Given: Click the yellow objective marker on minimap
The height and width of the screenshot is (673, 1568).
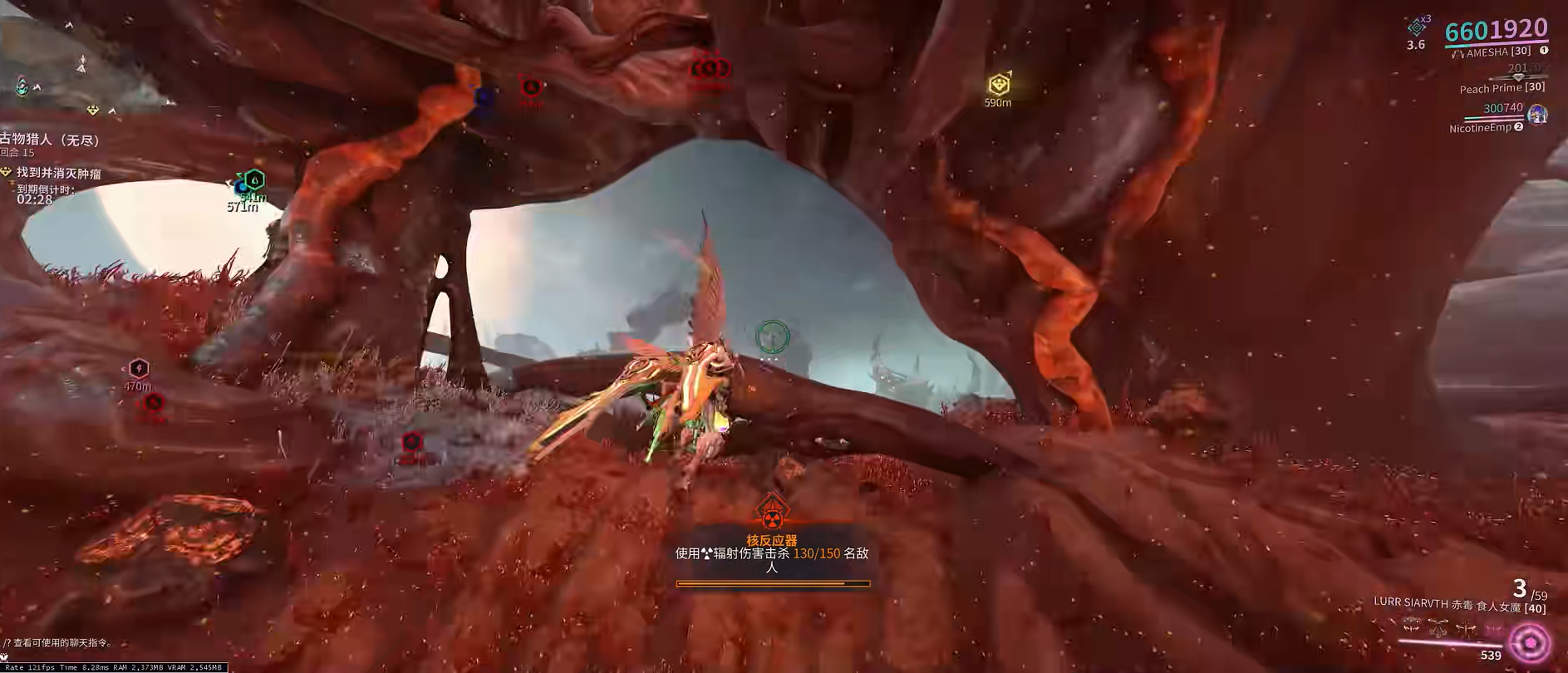Looking at the screenshot, I should (93, 110).
